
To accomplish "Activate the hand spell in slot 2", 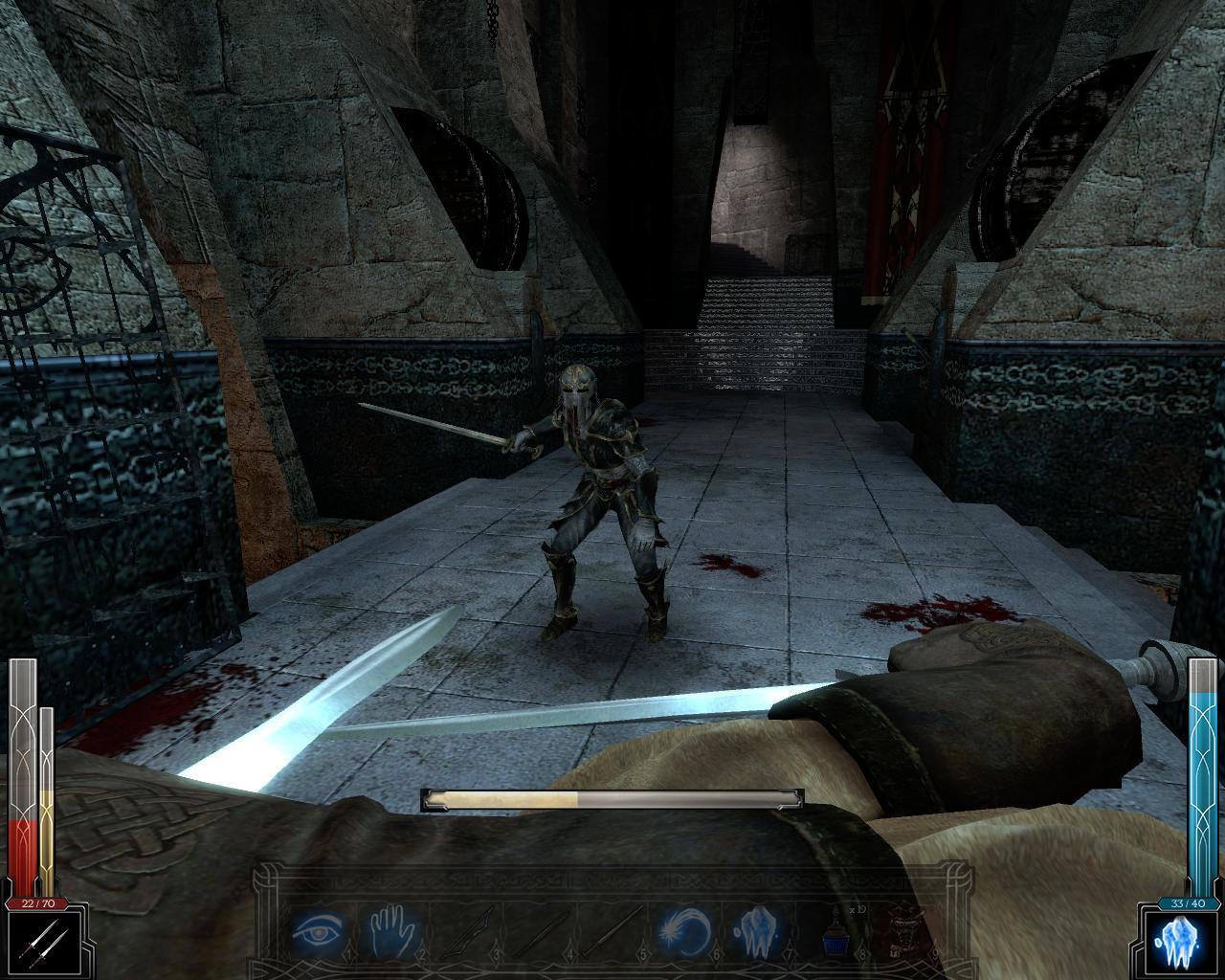I will (390, 931).
